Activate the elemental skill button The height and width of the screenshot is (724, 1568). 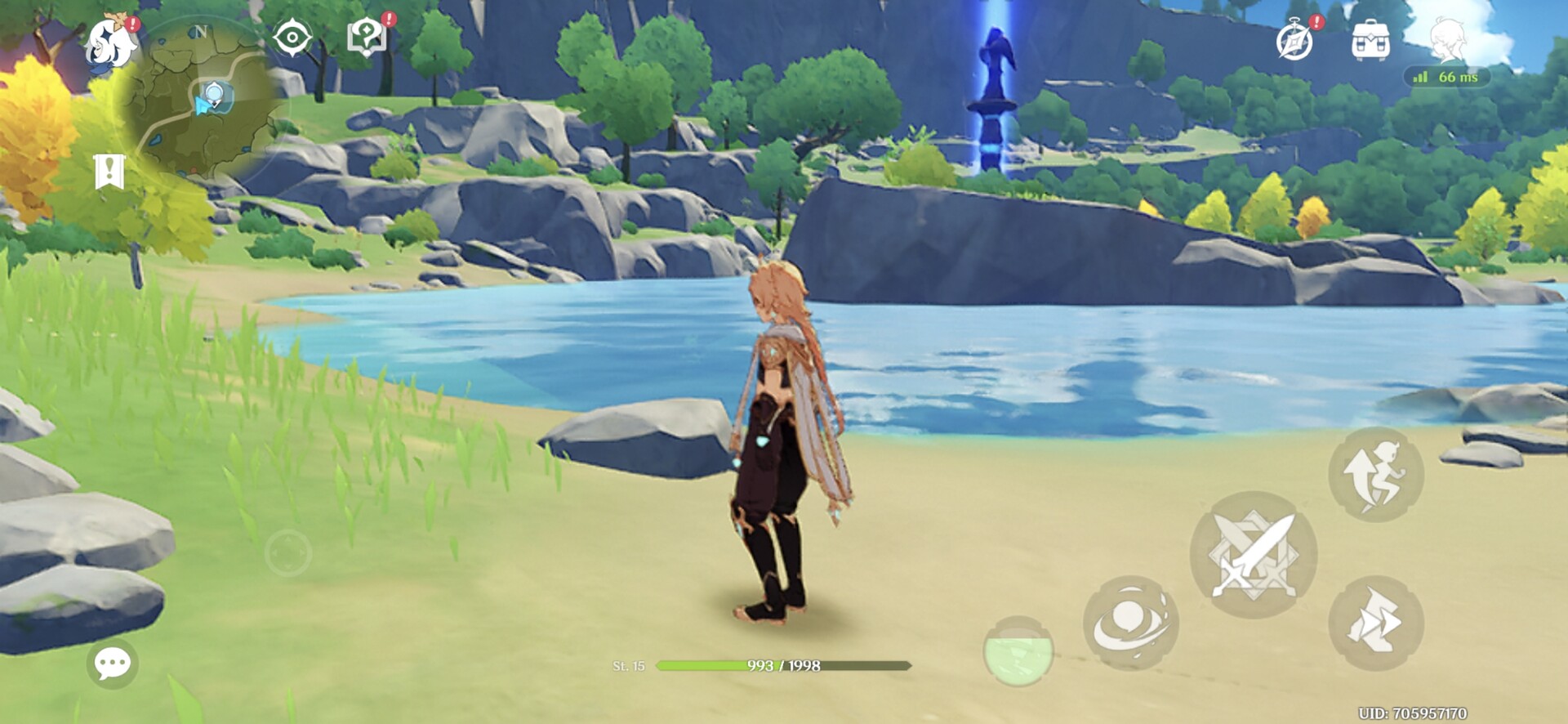click(x=1130, y=623)
